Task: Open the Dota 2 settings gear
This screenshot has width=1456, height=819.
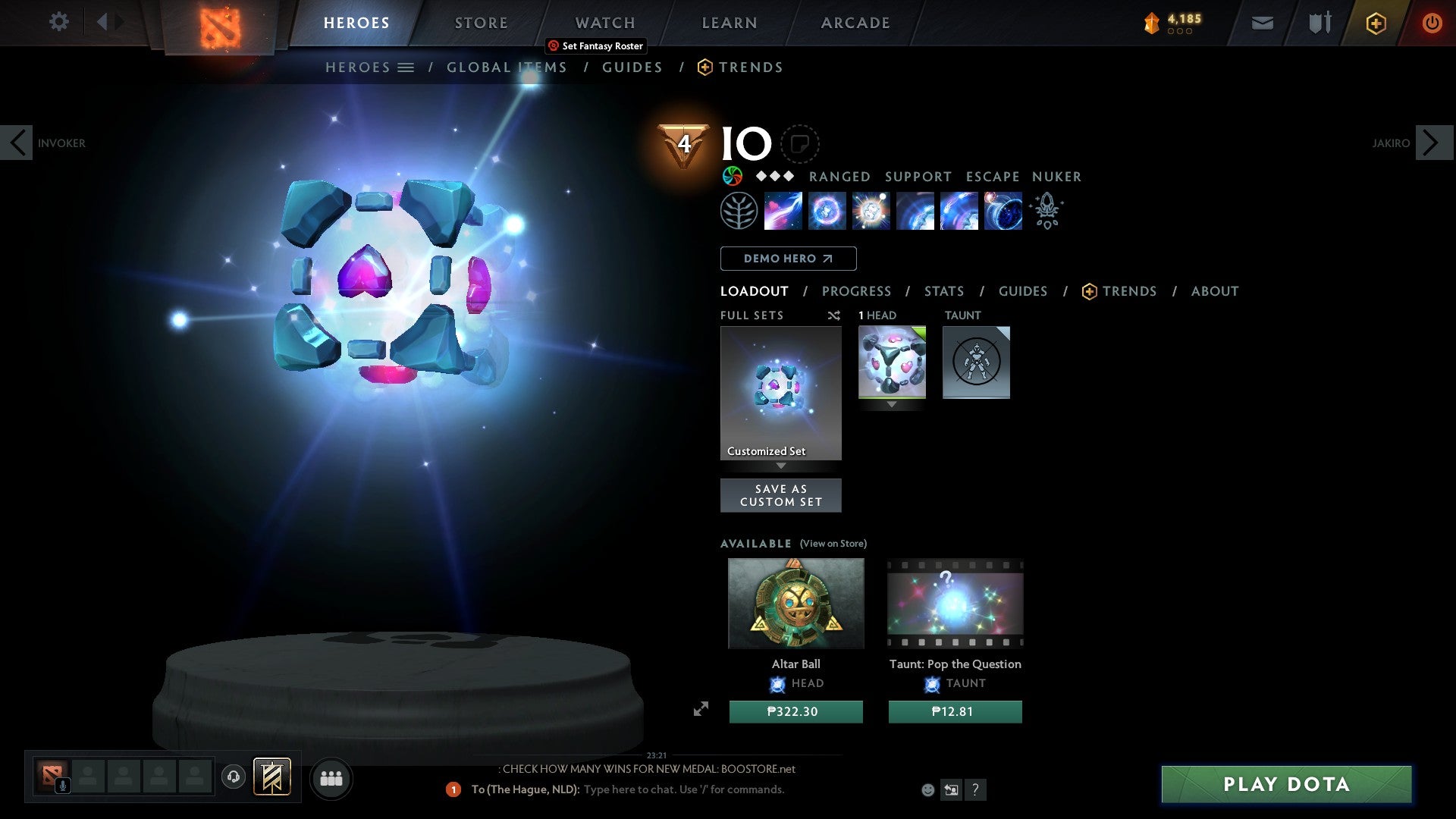Action: (58, 22)
